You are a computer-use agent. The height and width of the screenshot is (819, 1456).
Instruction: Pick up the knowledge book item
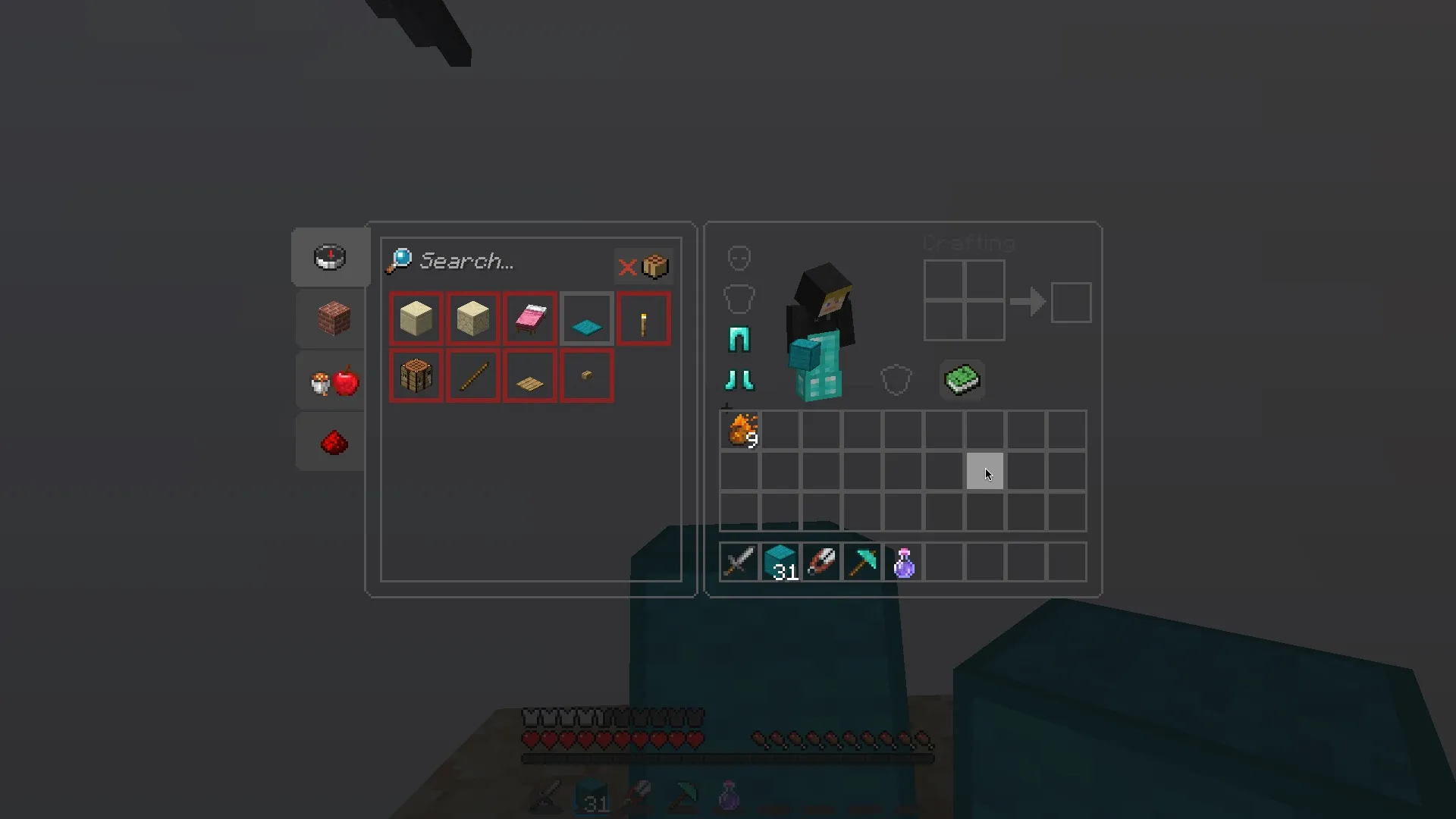click(x=962, y=379)
